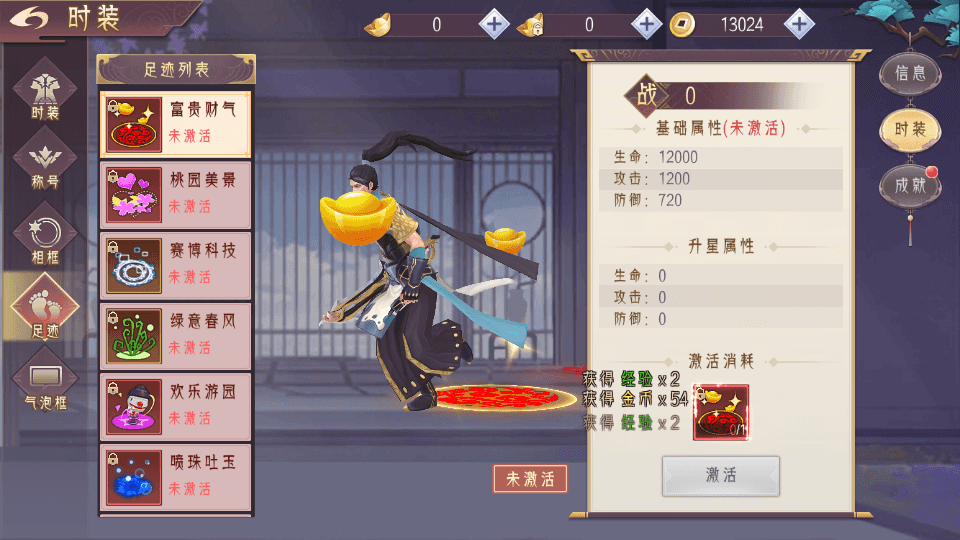Select the 富贵财气 footprint entry
The height and width of the screenshot is (540, 960).
tap(175, 123)
